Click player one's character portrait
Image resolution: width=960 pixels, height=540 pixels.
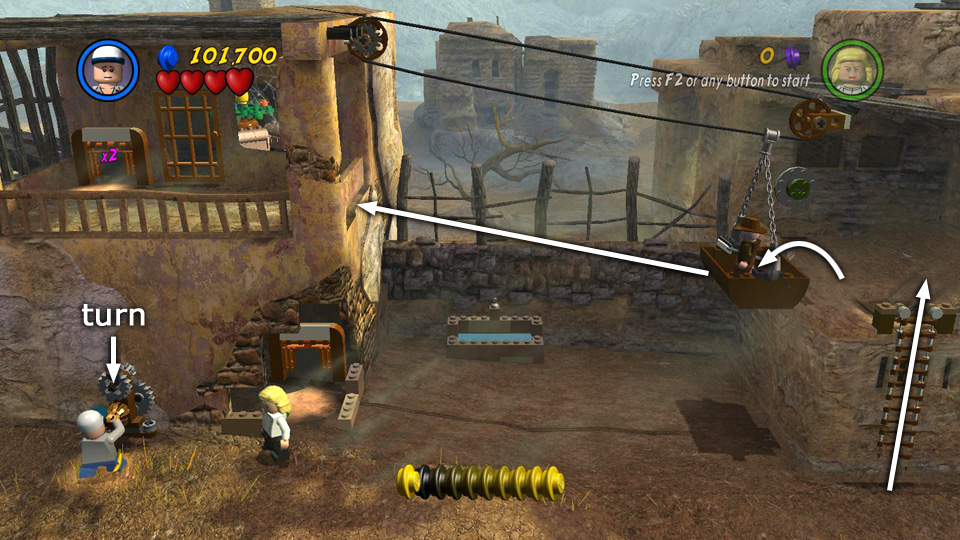(x=107, y=70)
